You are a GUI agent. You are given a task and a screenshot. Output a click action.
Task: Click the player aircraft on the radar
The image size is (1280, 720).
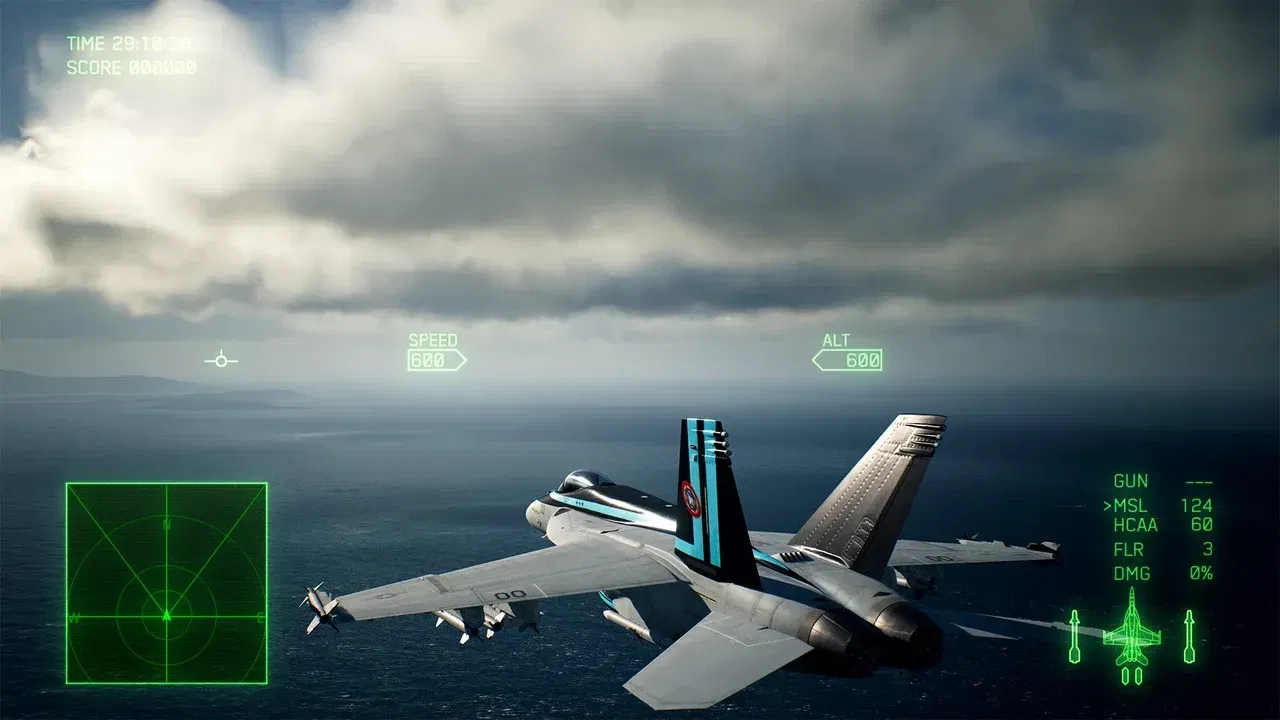165,618
